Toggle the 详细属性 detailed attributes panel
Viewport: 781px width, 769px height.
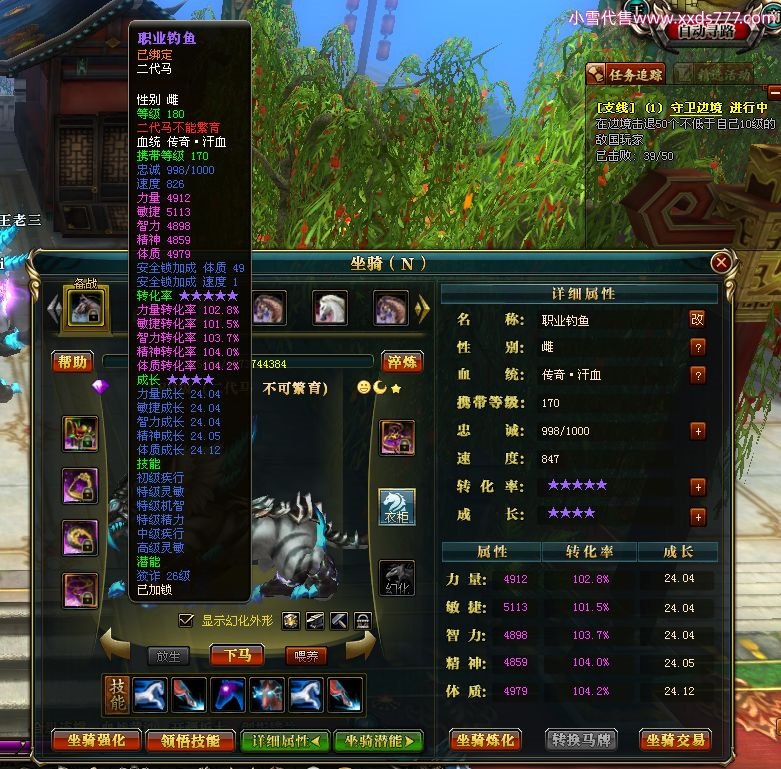[285, 741]
